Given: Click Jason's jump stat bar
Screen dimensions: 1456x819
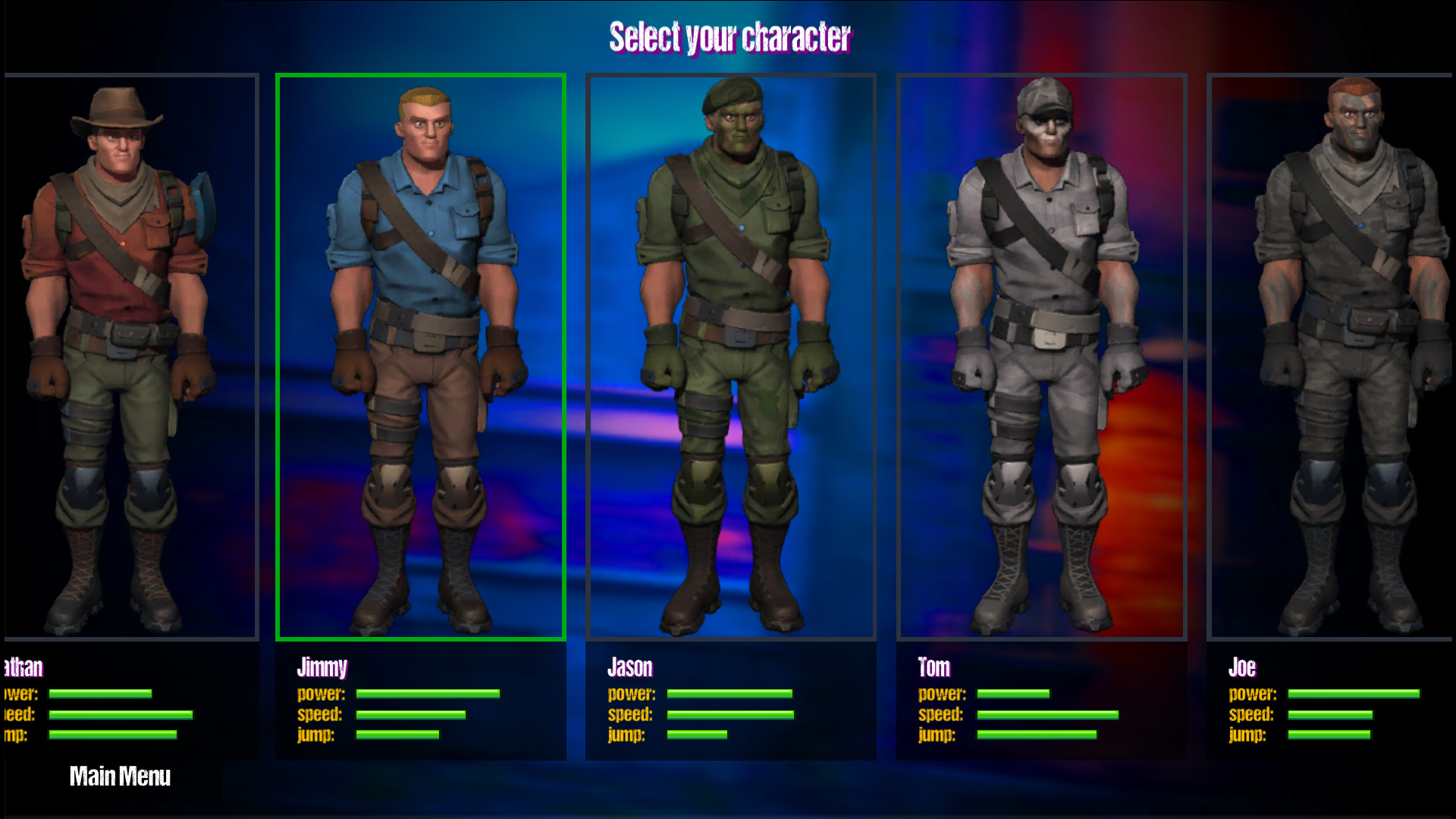Looking at the screenshot, I should tap(695, 734).
